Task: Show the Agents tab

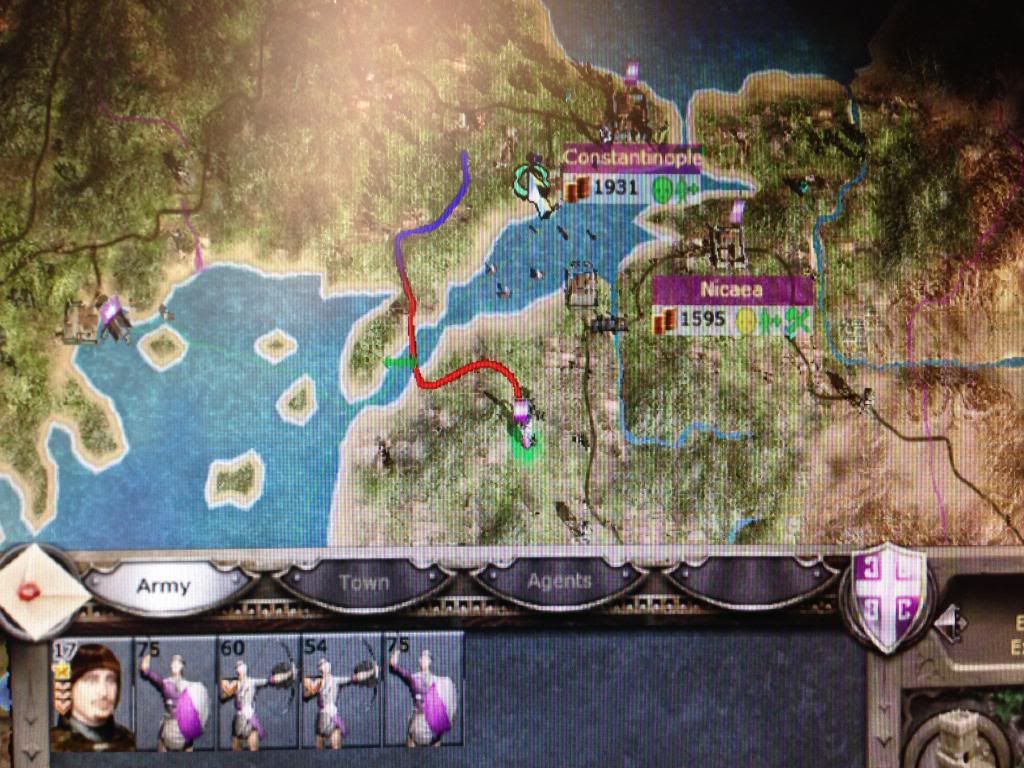Action: (560, 581)
